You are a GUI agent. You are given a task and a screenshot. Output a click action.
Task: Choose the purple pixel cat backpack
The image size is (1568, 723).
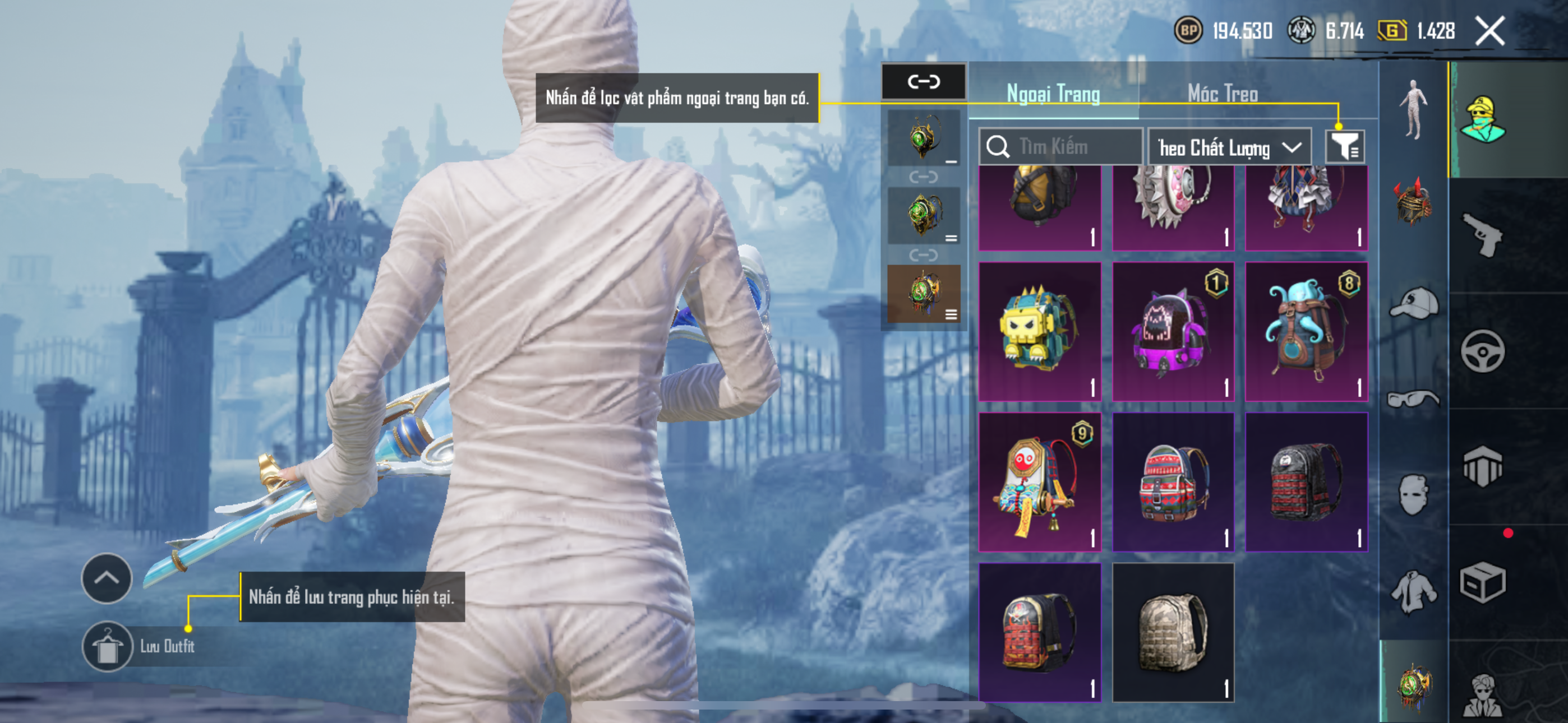tap(1172, 331)
